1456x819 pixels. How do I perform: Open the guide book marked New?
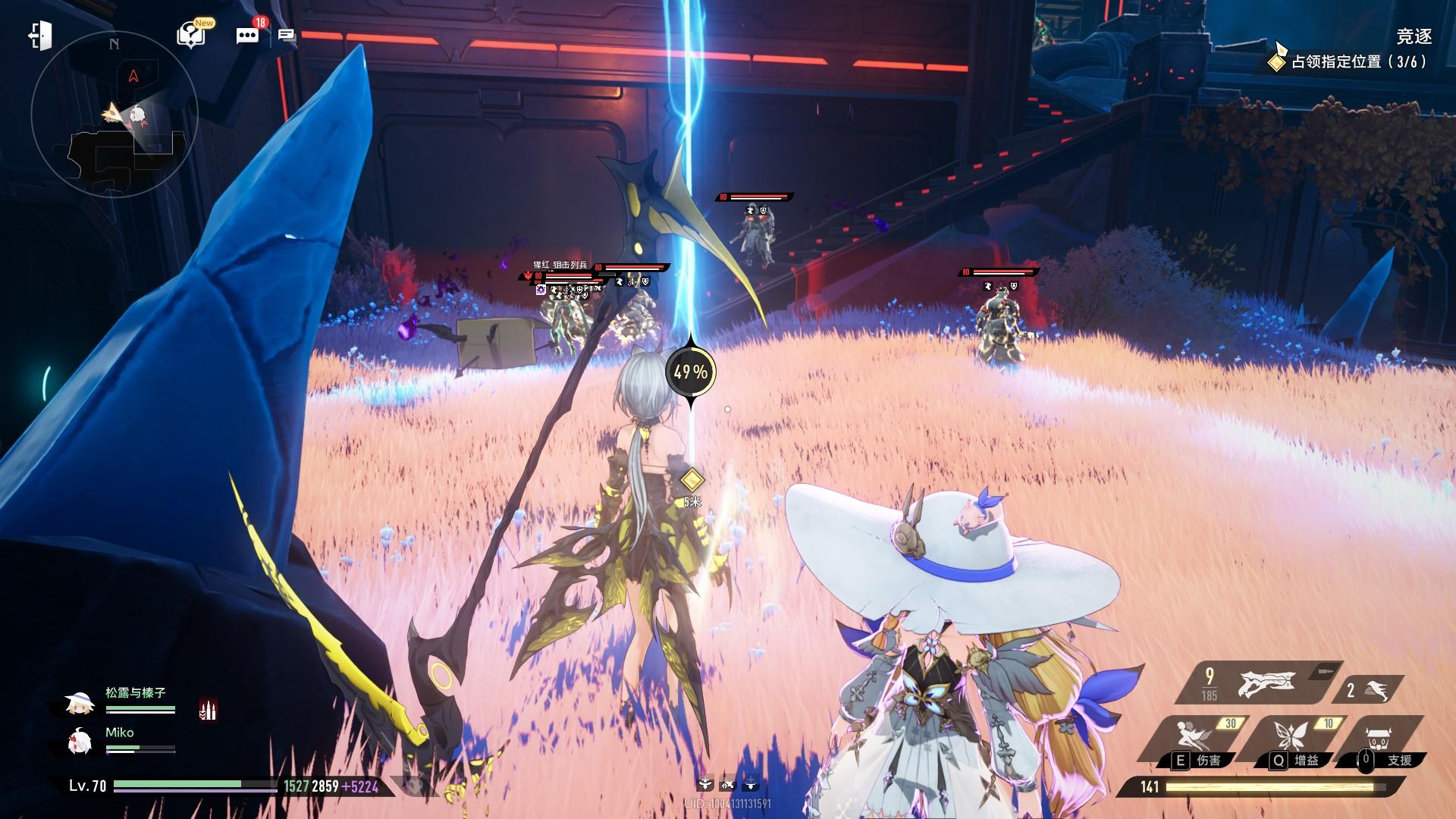[191, 35]
